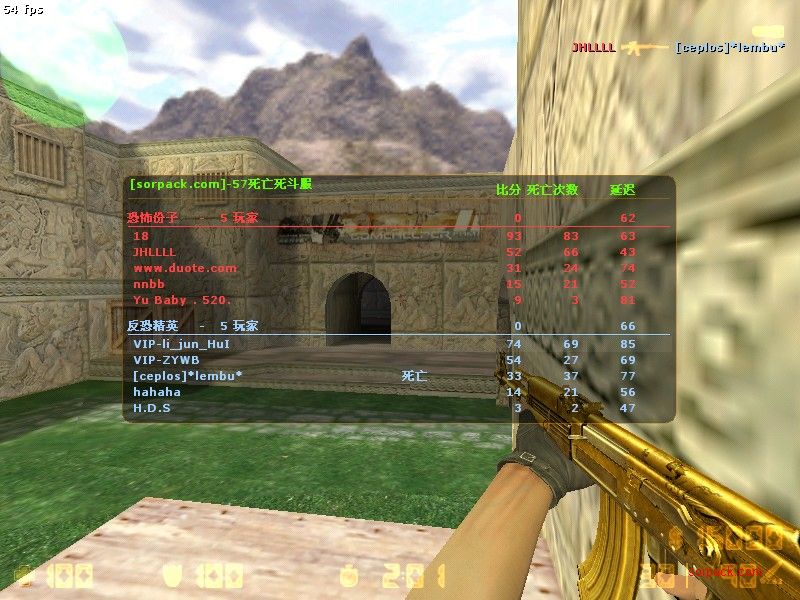Click the H.D.S player row
This screenshot has height=600, width=800.
click(x=152, y=408)
